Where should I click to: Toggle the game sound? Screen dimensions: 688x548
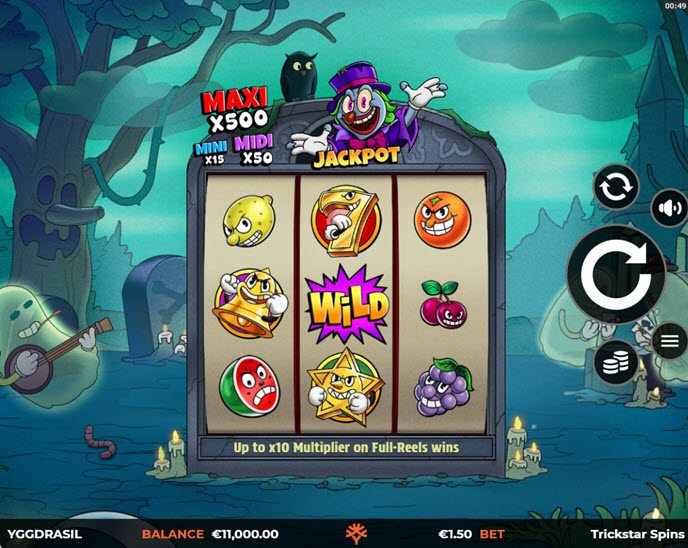tap(669, 209)
